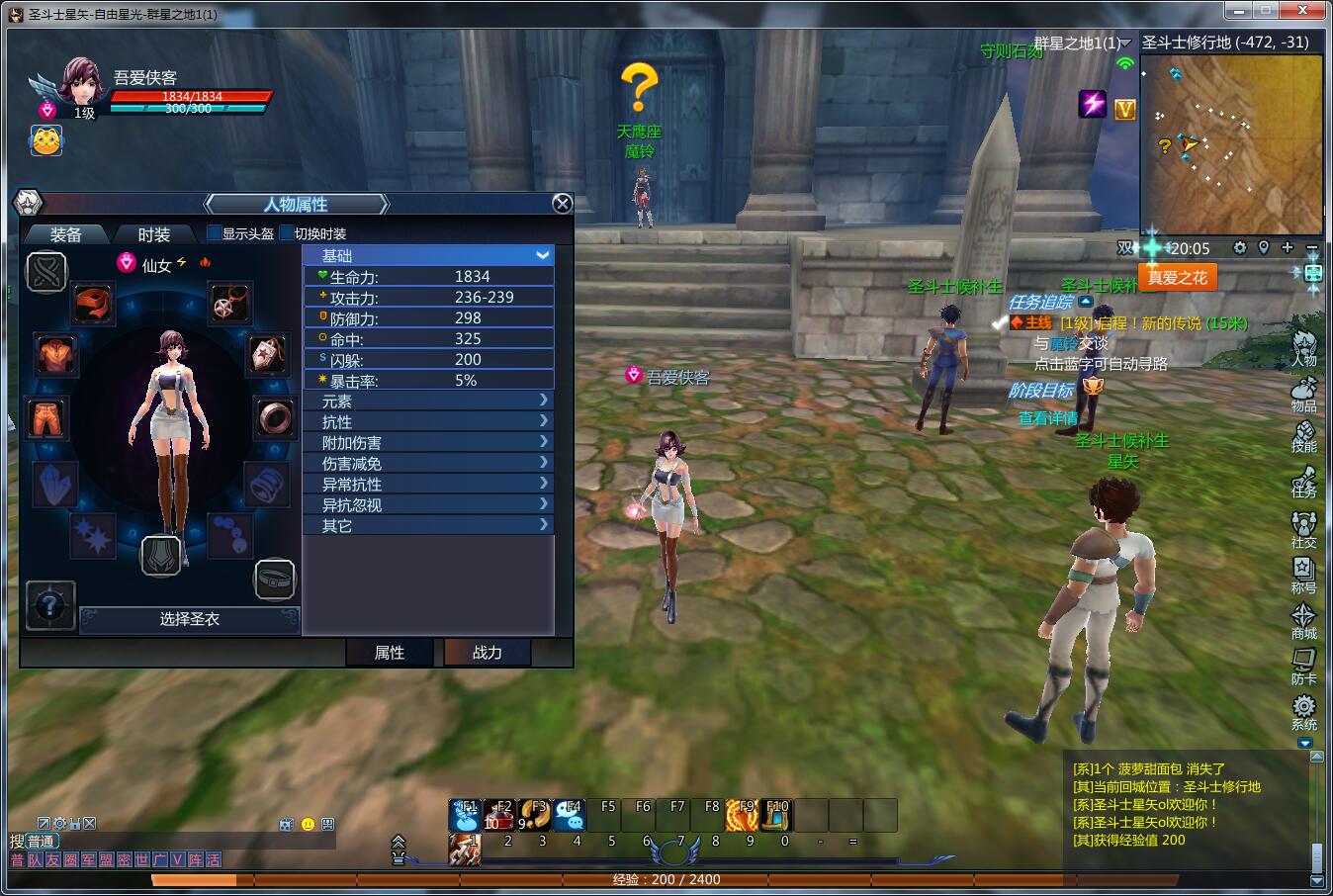Close the game window

[1308, 10]
